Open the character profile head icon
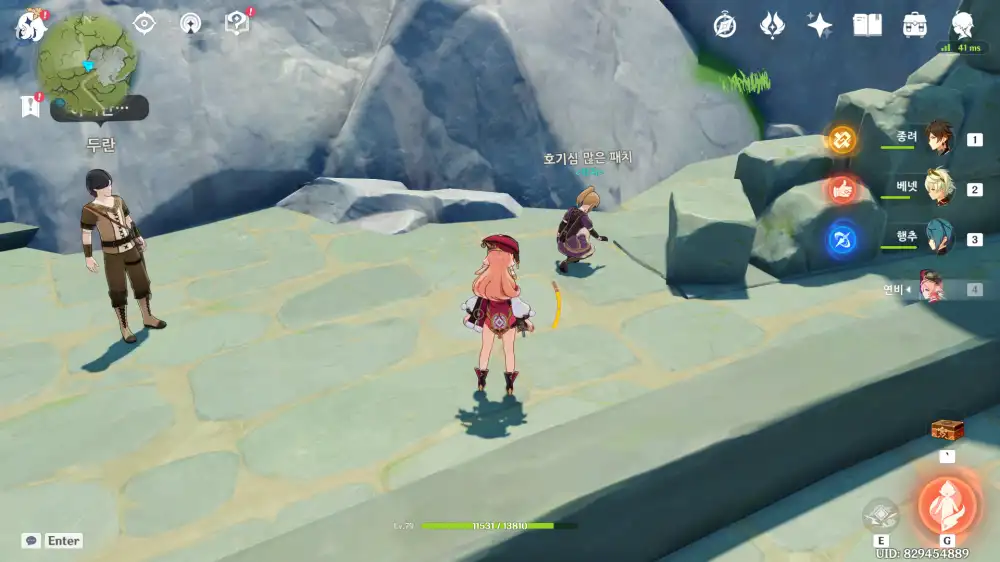The width and height of the screenshot is (1000, 562). (963, 26)
